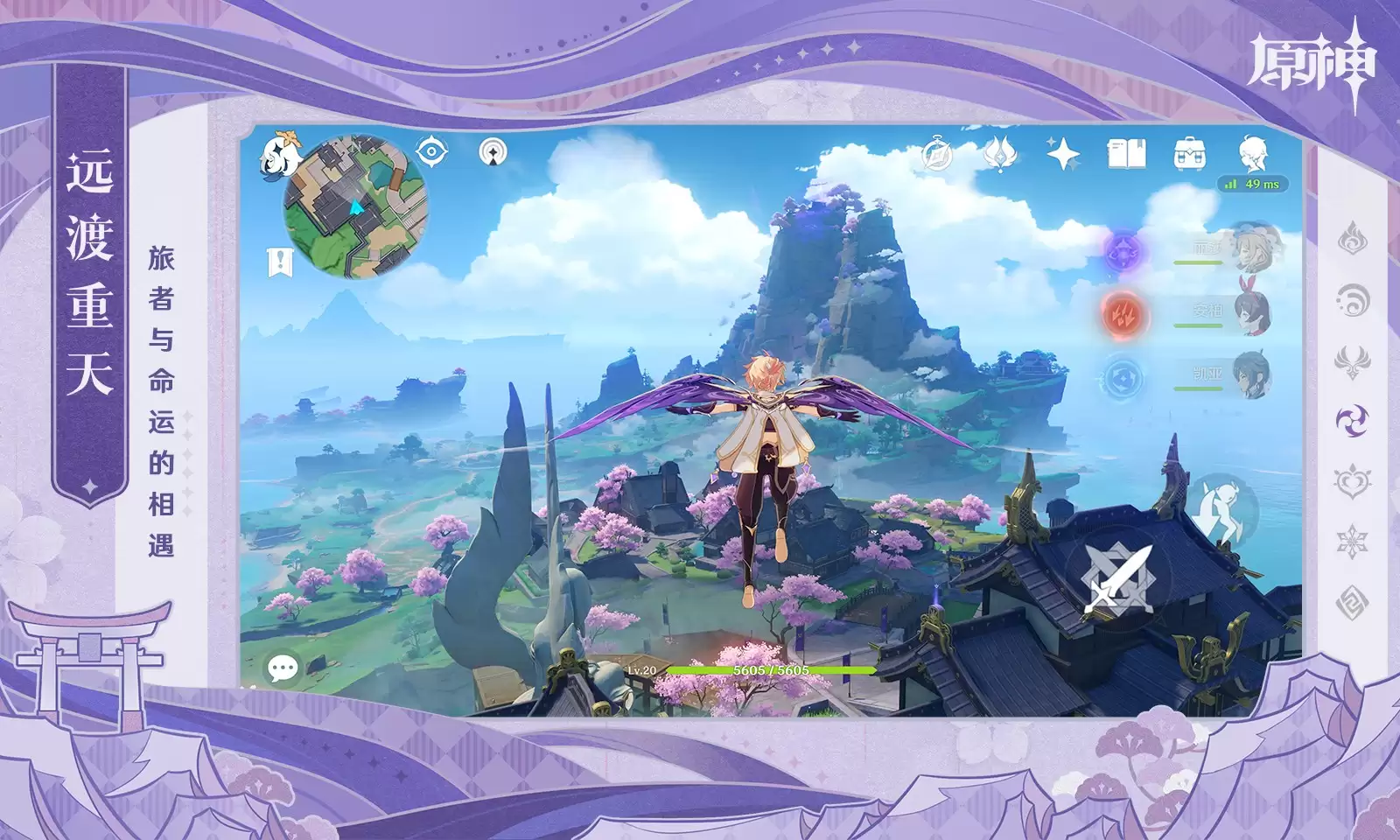Open the map from the circular minimap
This screenshot has height=840, width=1400.
pos(355,206)
